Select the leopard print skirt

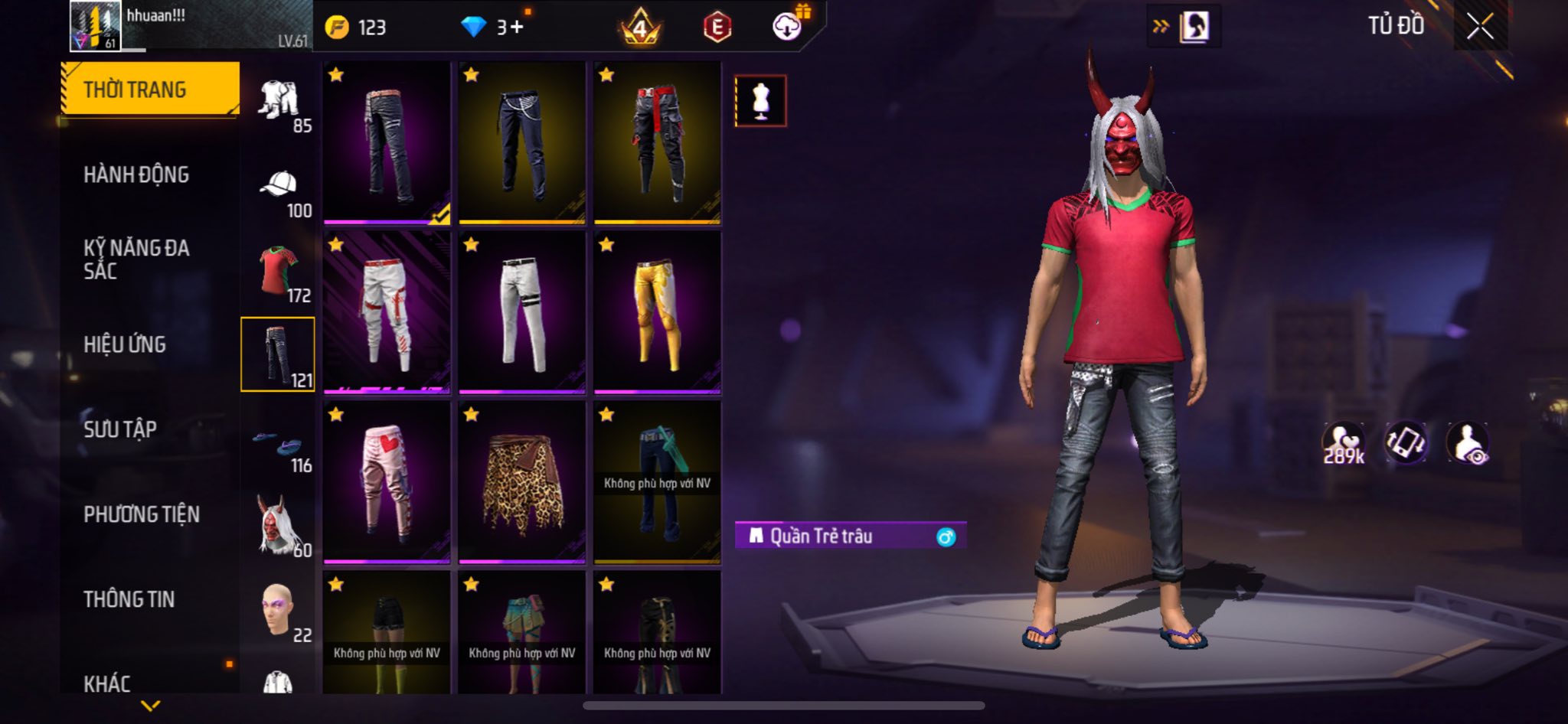[x=522, y=482]
